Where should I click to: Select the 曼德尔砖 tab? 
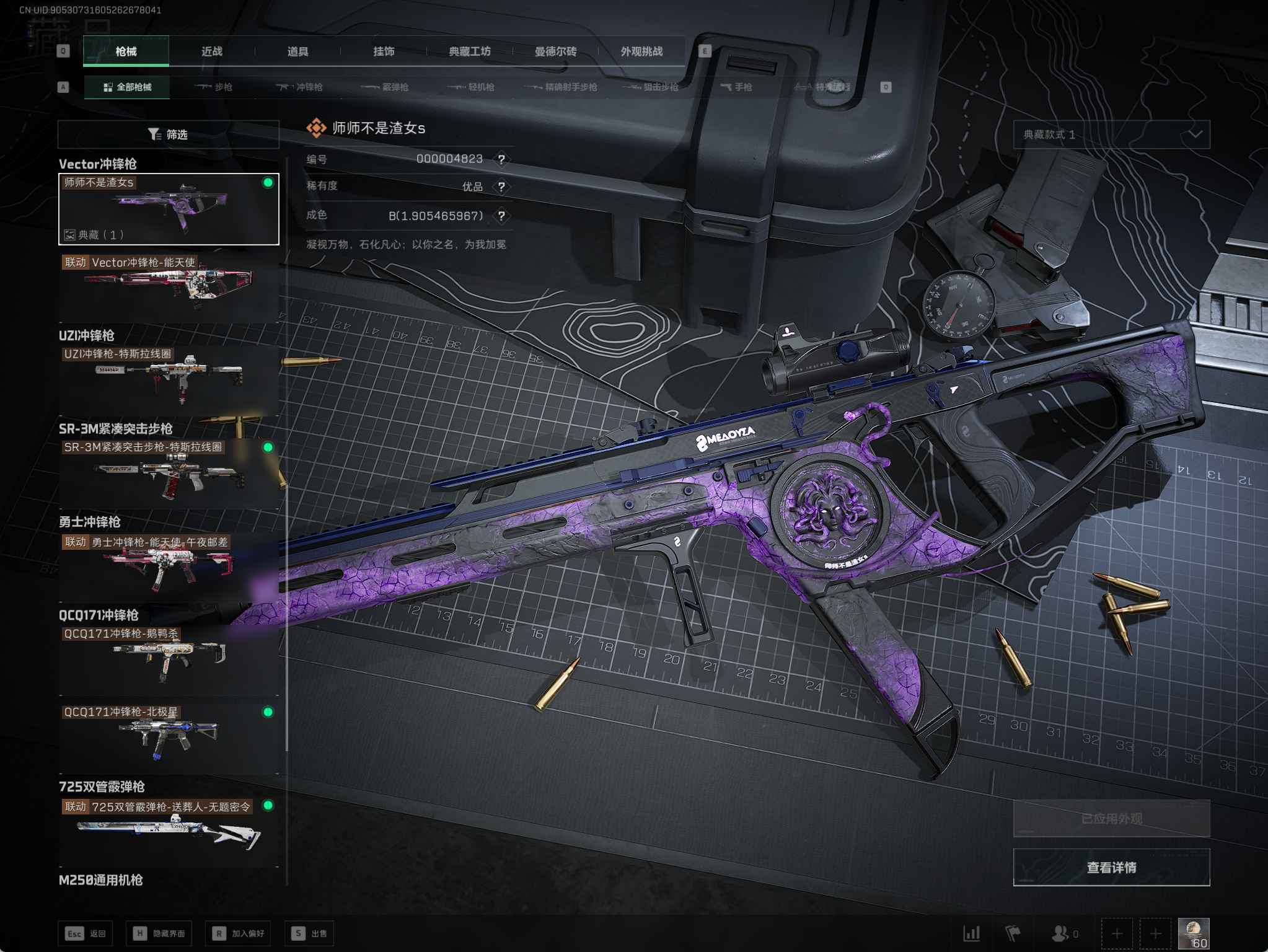pyautogui.click(x=555, y=51)
